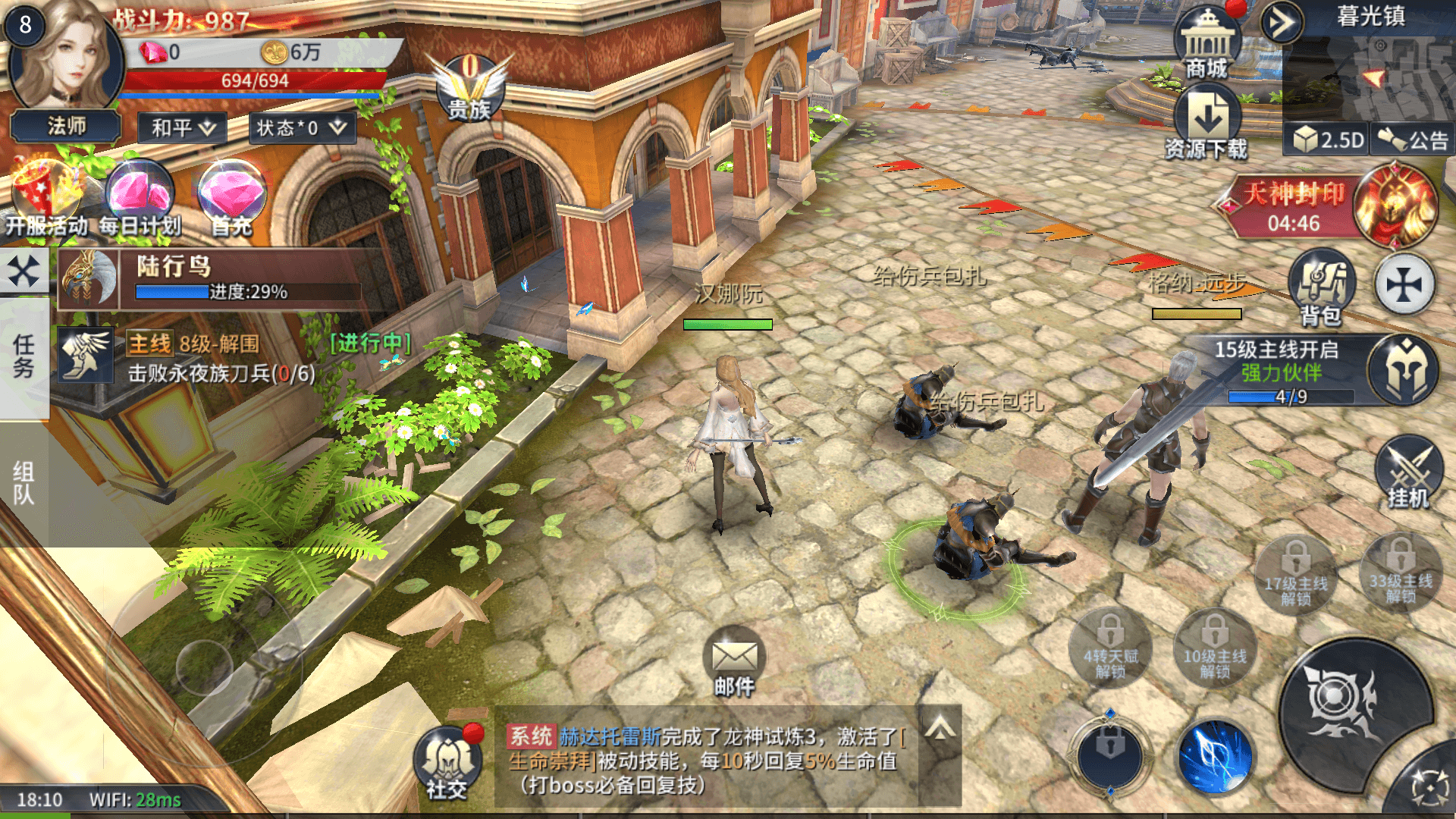Switch view with the 2.5D button

pyautogui.click(x=1327, y=140)
